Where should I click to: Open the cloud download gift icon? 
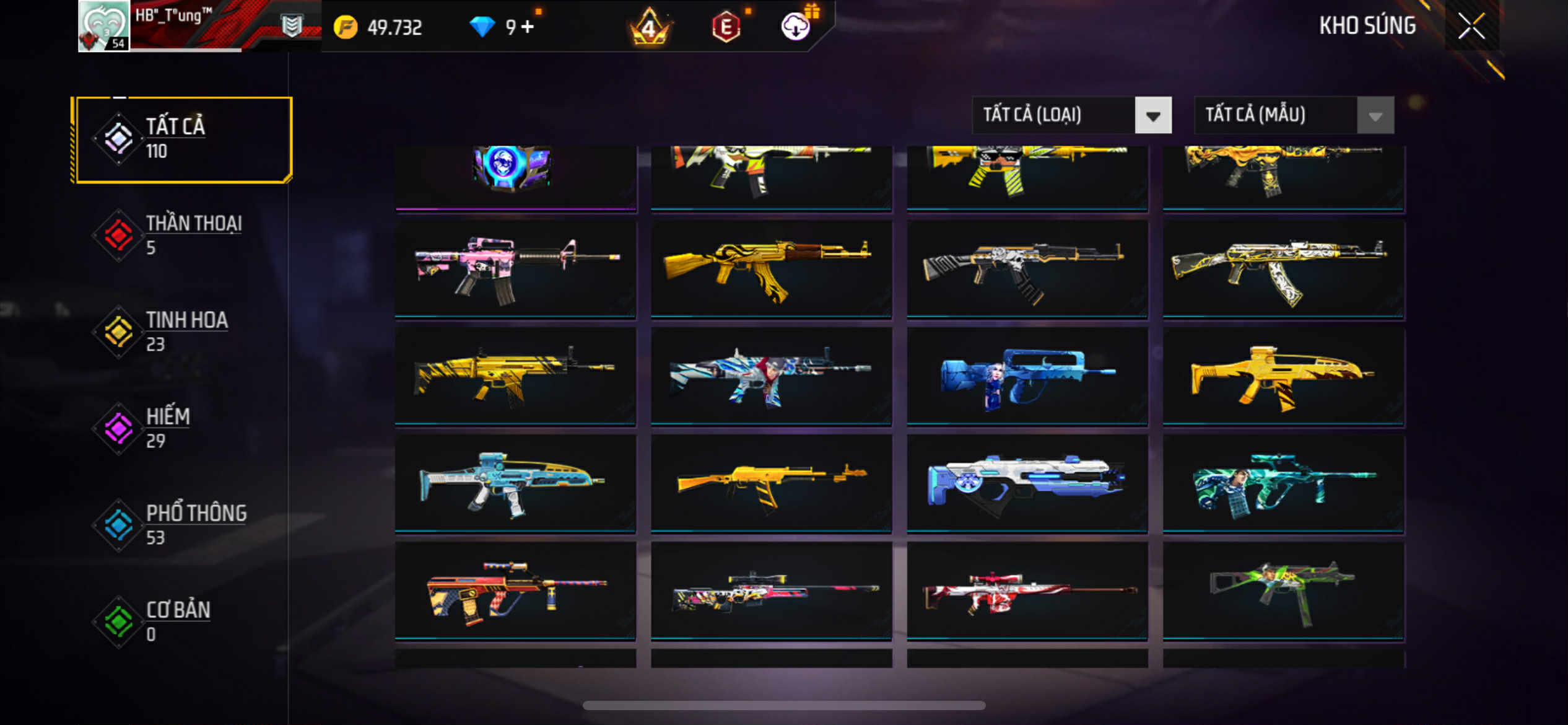796,26
